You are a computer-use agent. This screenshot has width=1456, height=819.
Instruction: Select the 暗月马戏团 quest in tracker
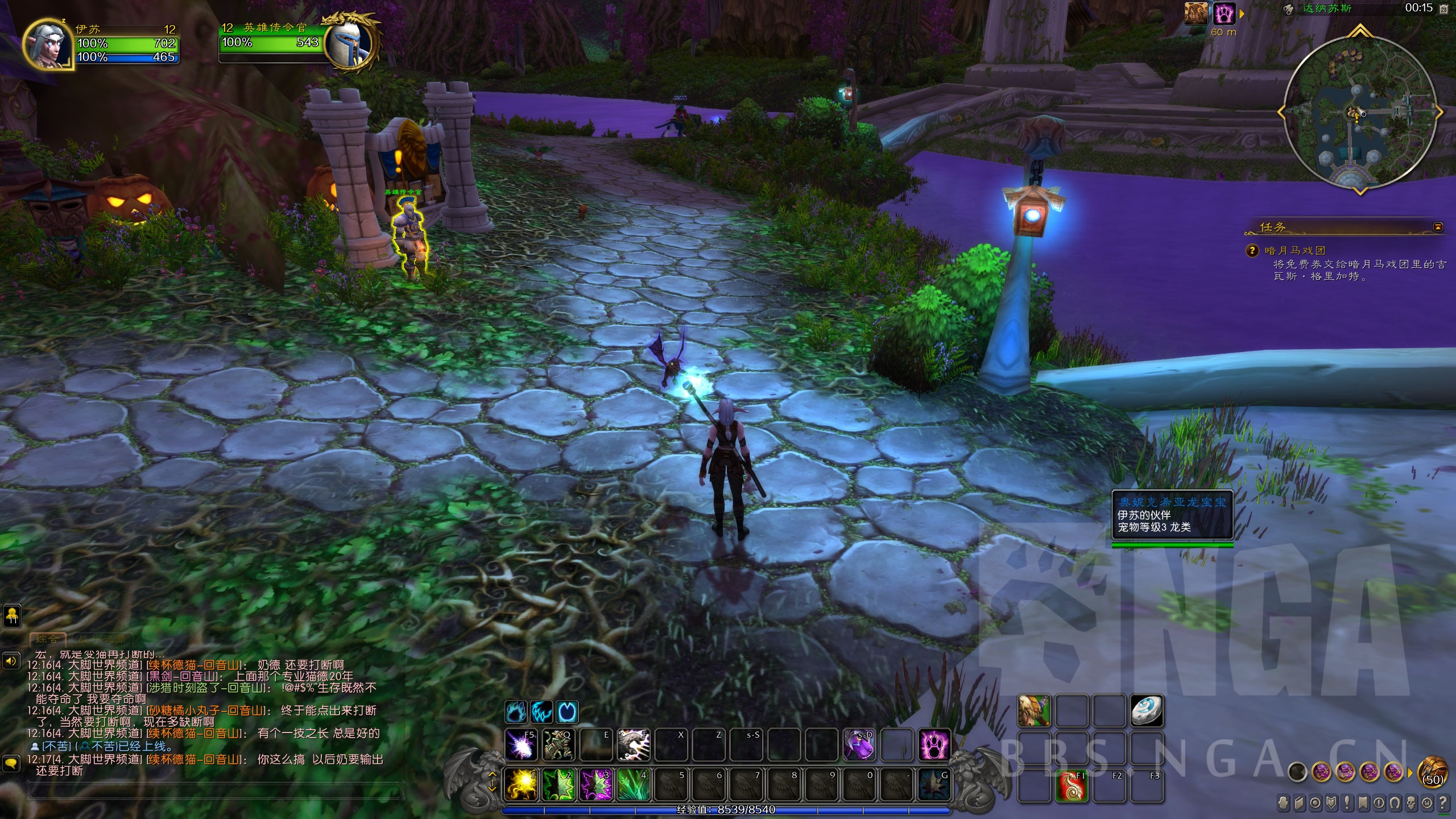[x=1295, y=250]
